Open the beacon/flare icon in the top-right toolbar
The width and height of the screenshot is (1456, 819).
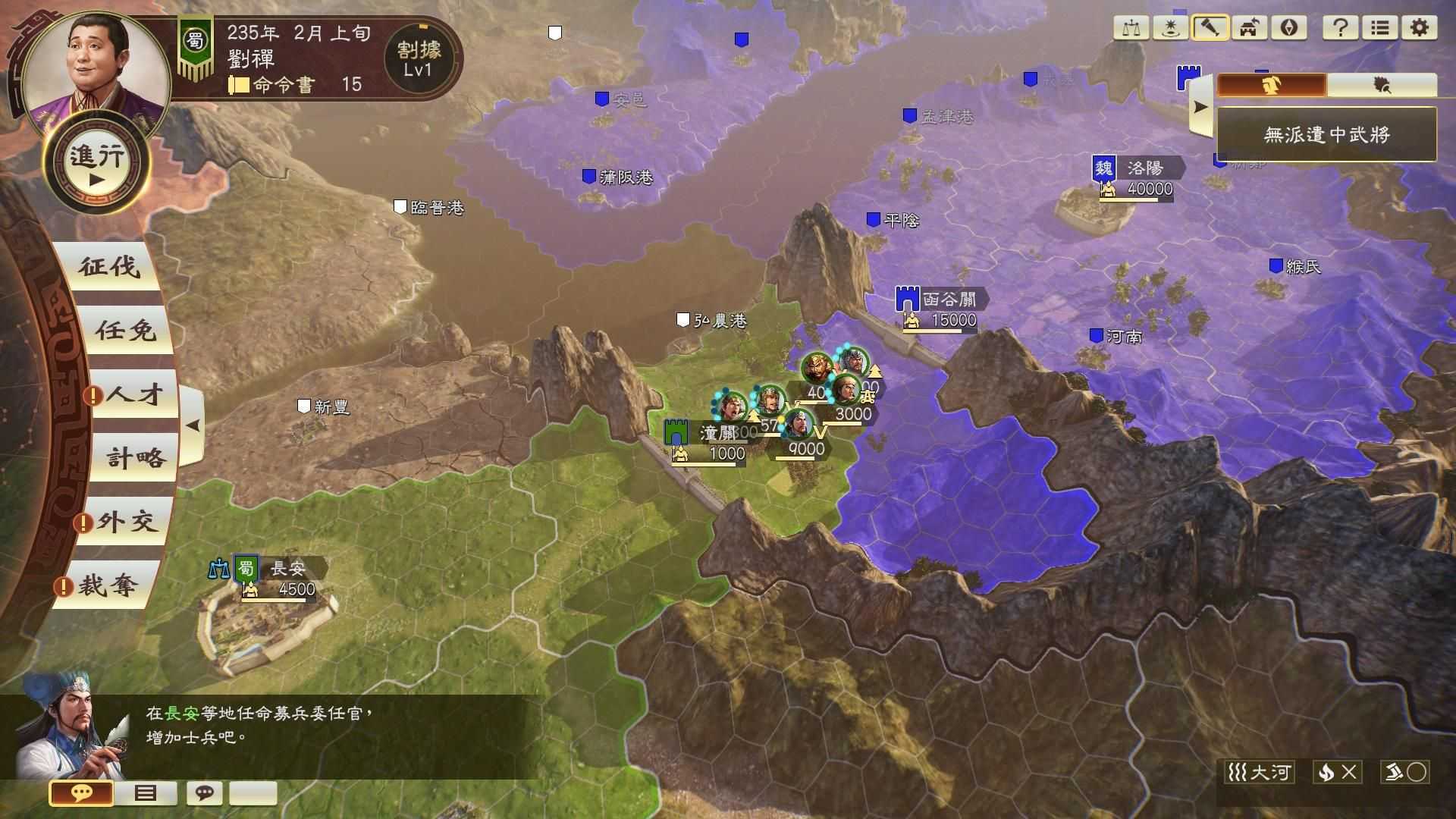coord(1171,29)
